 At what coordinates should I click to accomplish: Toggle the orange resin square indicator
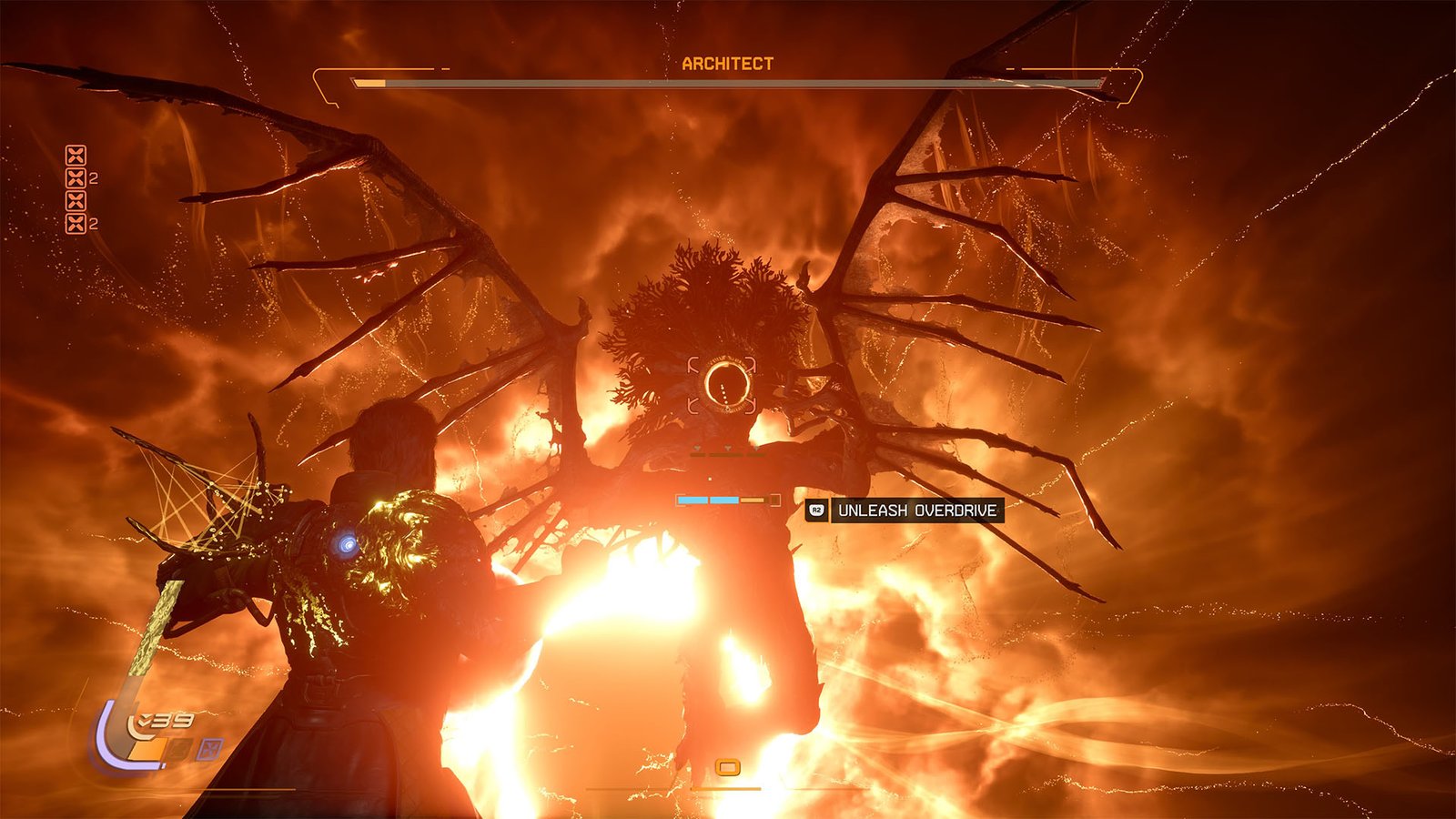tap(147, 749)
